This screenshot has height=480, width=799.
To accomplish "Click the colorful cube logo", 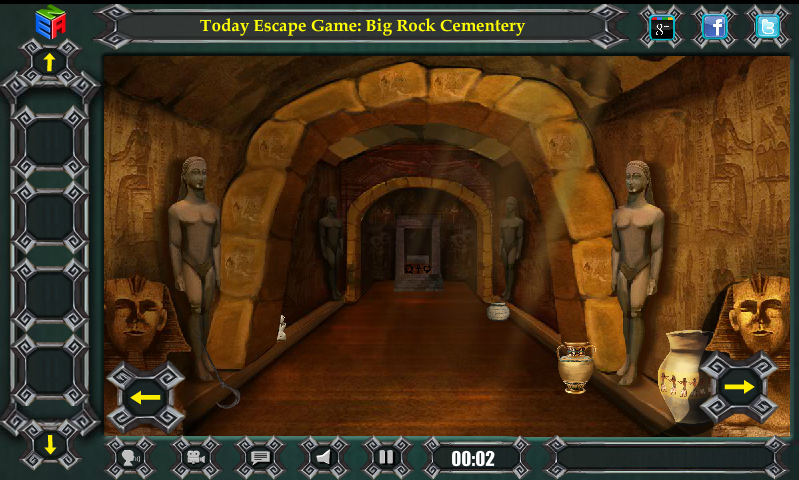I will (x=49, y=21).
